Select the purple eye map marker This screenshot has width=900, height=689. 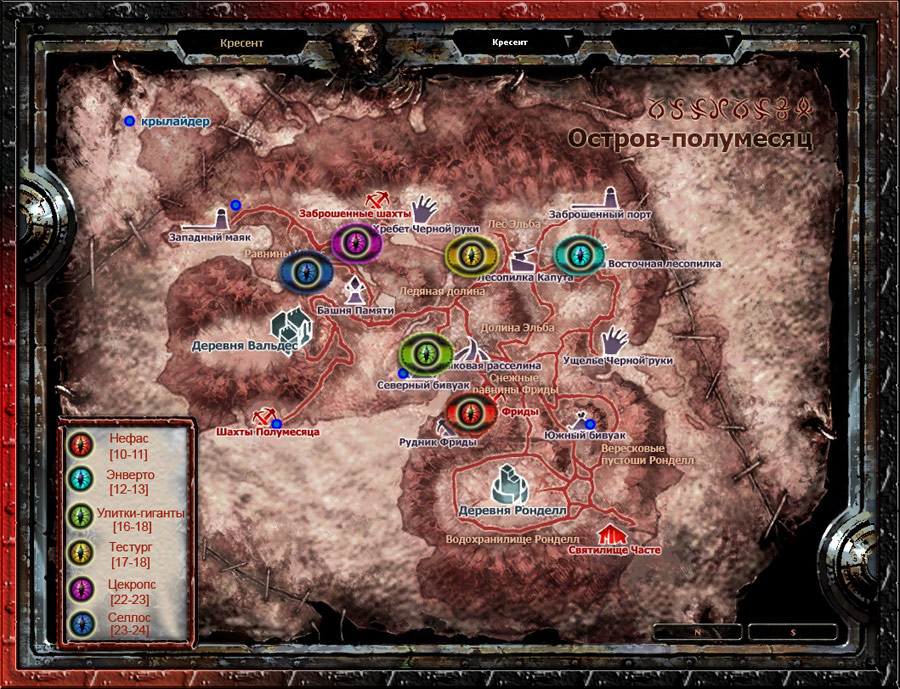tap(358, 244)
